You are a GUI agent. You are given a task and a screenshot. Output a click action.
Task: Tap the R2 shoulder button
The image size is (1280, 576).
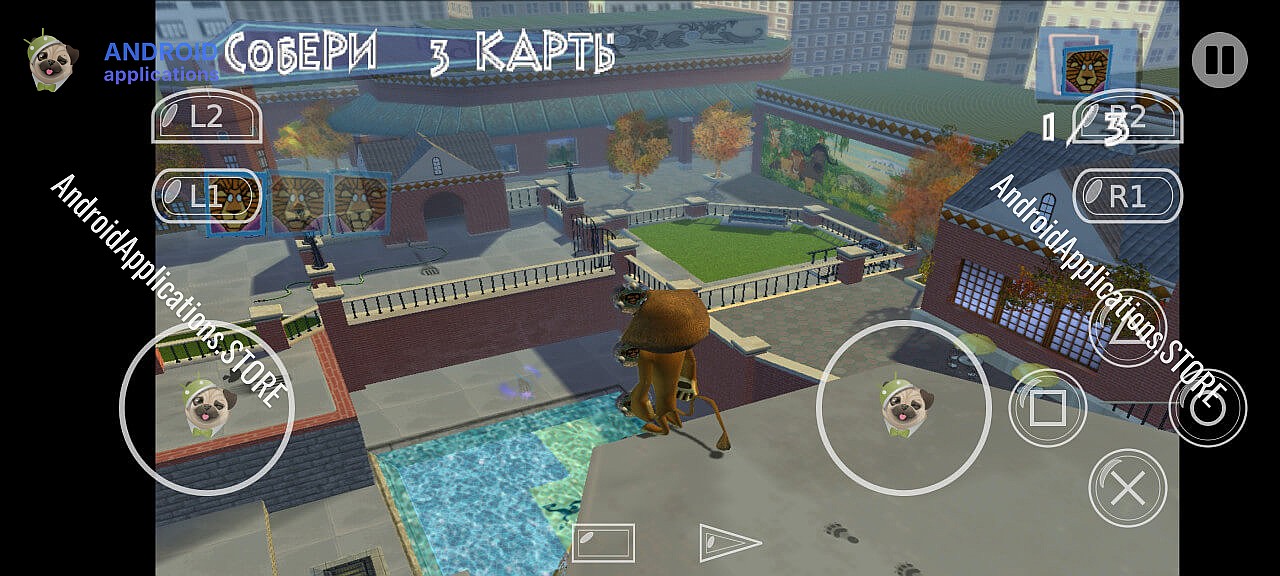point(1127,117)
